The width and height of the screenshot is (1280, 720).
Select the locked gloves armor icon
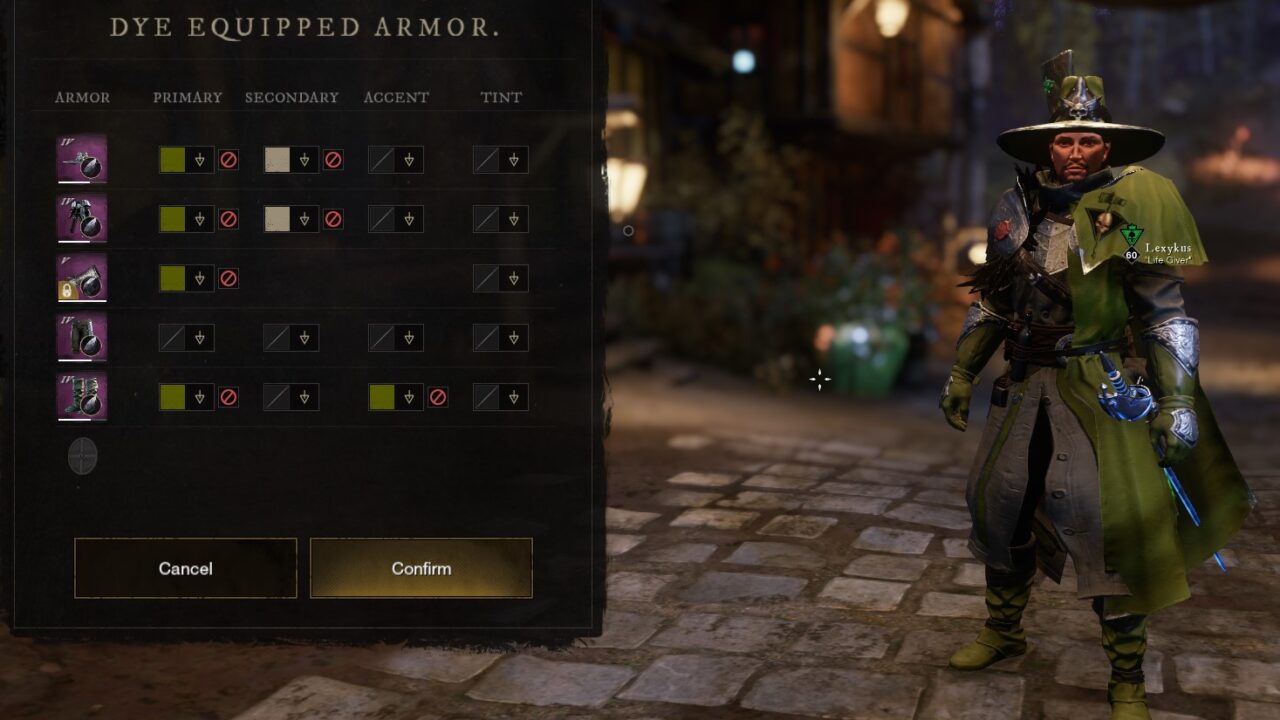coord(82,278)
